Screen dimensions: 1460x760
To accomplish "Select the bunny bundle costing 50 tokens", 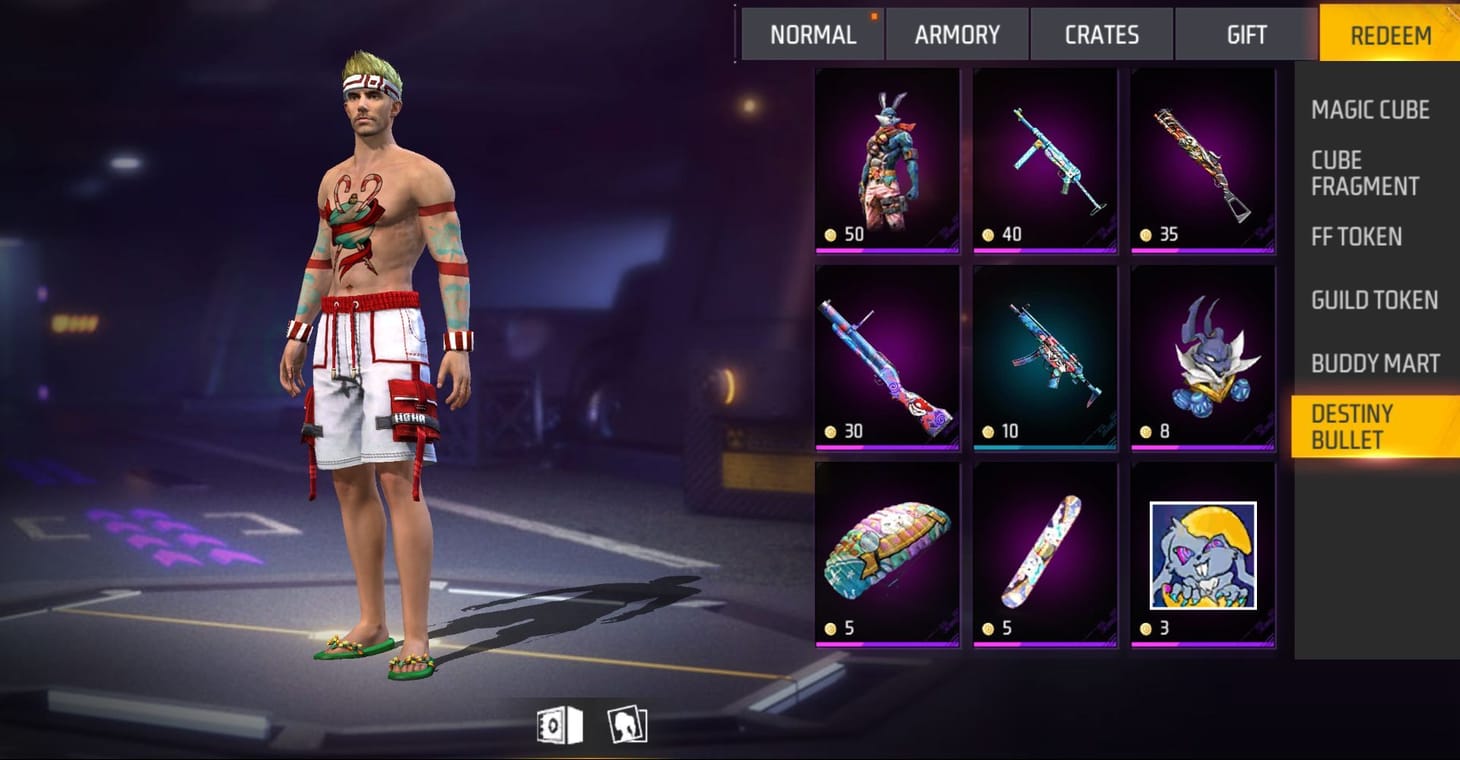I will (886, 158).
